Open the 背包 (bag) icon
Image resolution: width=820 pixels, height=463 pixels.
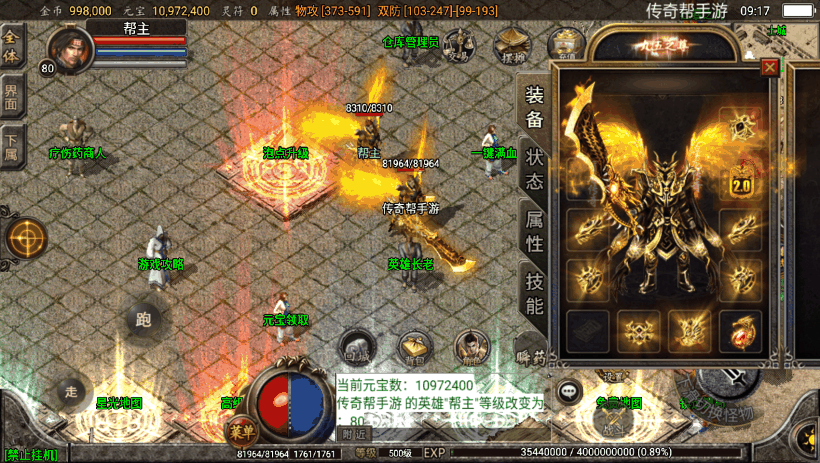[x=413, y=346]
